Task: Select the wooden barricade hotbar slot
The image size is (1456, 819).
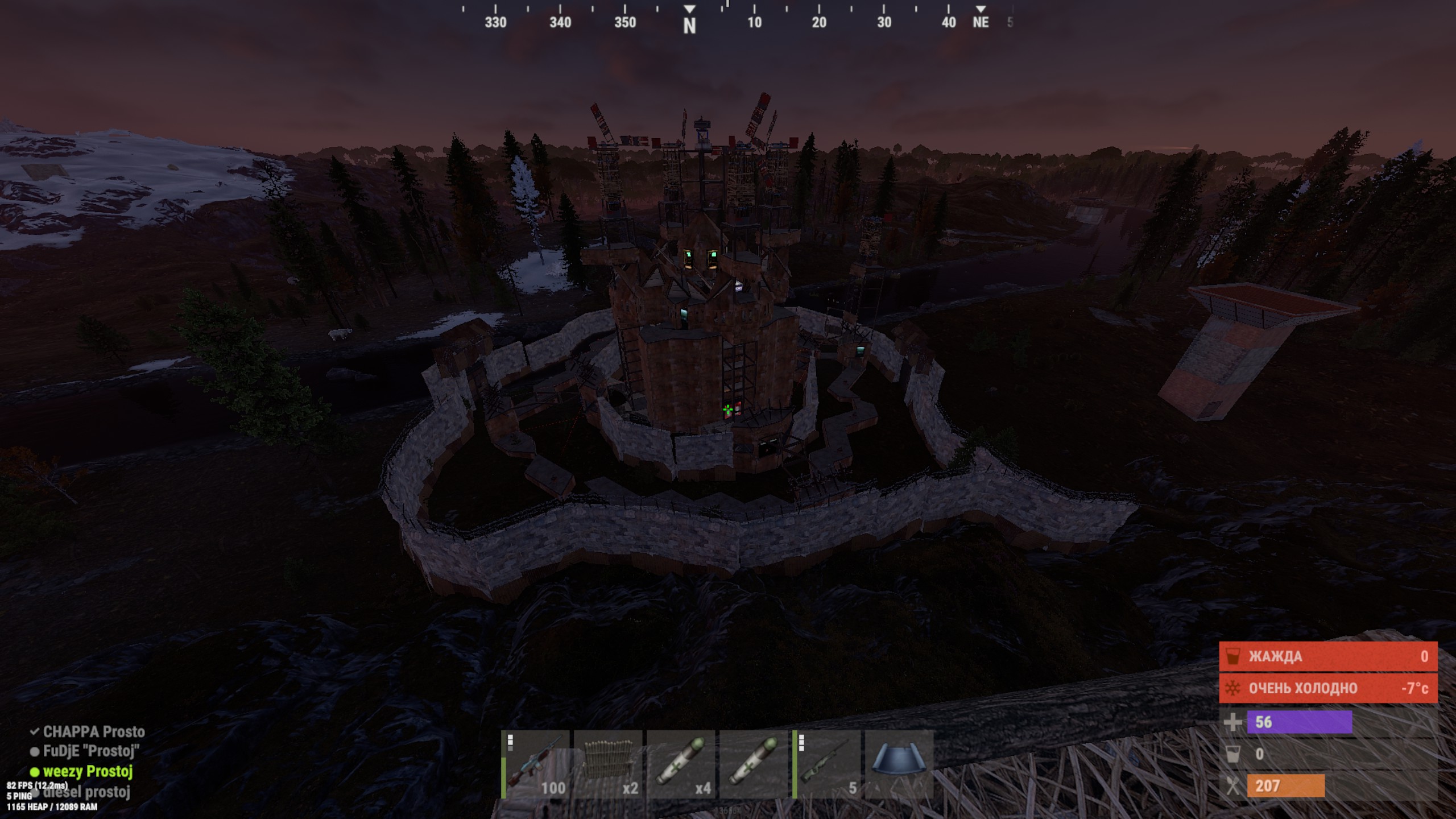Action: pos(608,764)
